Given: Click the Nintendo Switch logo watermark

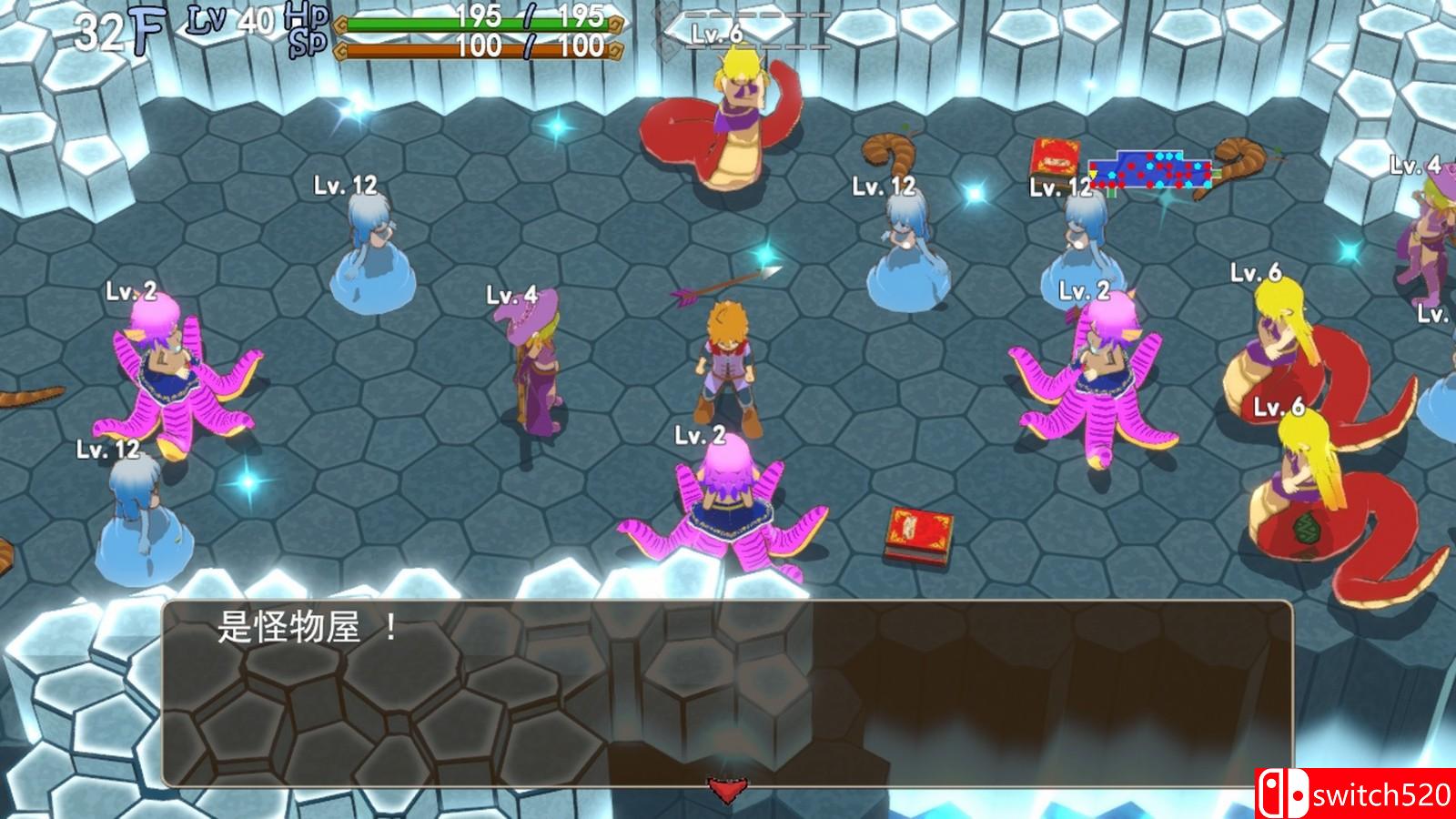Looking at the screenshot, I should (1283, 792).
